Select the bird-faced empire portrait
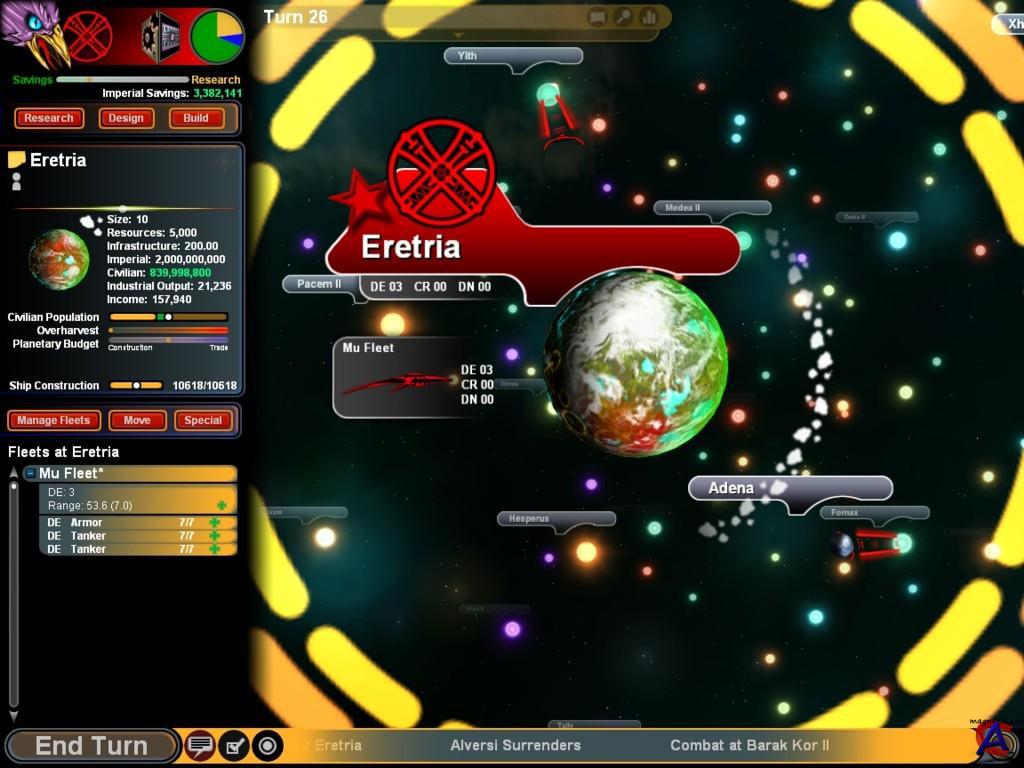This screenshot has width=1024, height=768. point(35,35)
